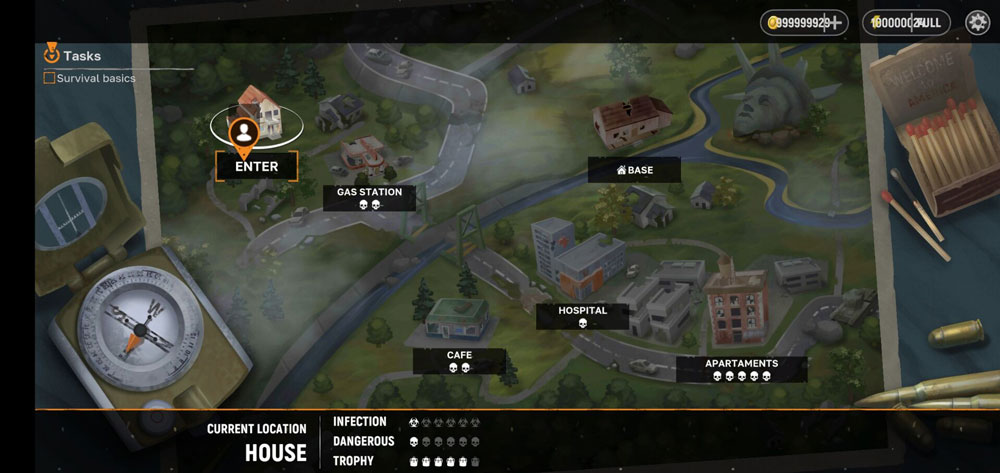Screen dimensions: 1000x473
Task: Open the settings gear icon
Action: click(x=977, y=22)
